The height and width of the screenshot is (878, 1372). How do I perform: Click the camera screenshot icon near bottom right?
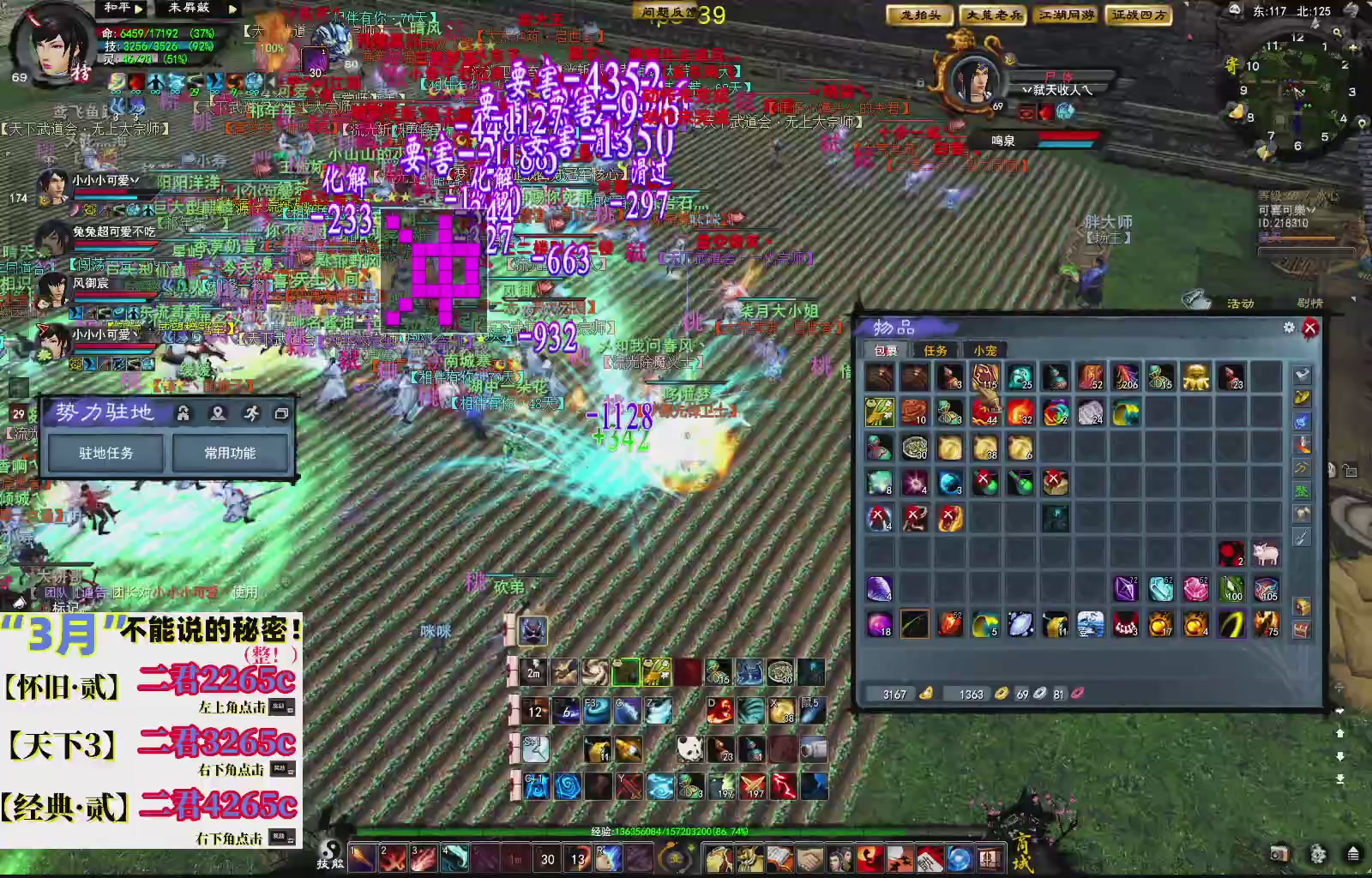[x=1280, y=854]
